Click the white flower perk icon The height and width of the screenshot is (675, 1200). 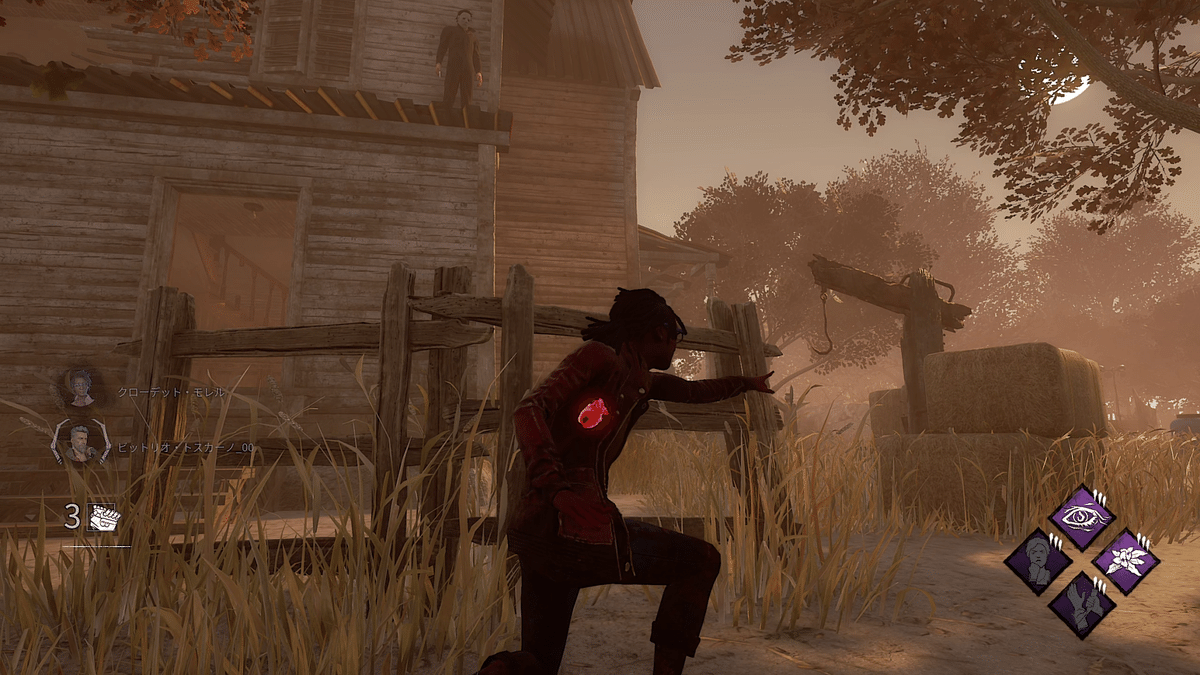1125,561
